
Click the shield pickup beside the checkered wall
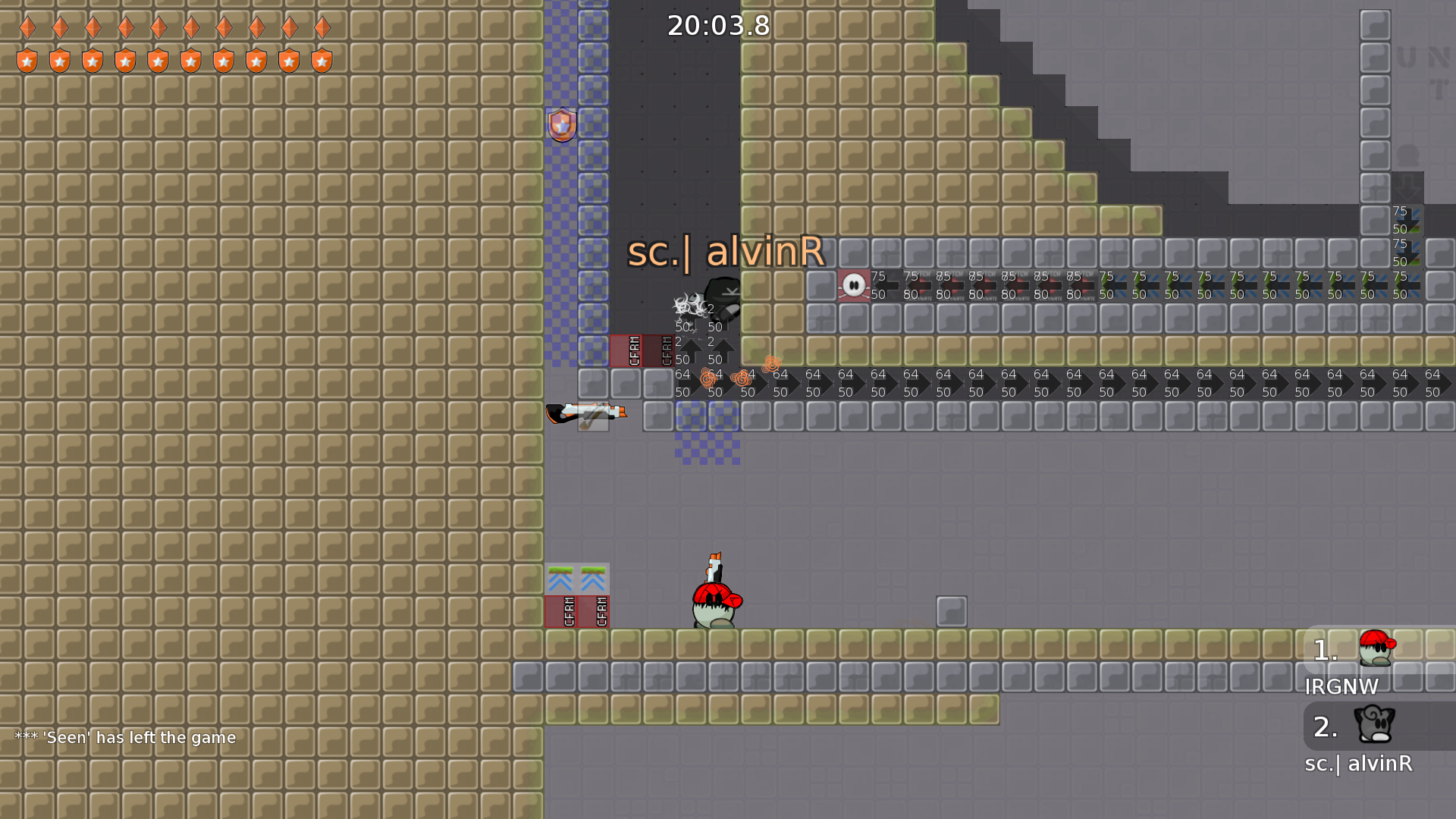pos(561,124)
